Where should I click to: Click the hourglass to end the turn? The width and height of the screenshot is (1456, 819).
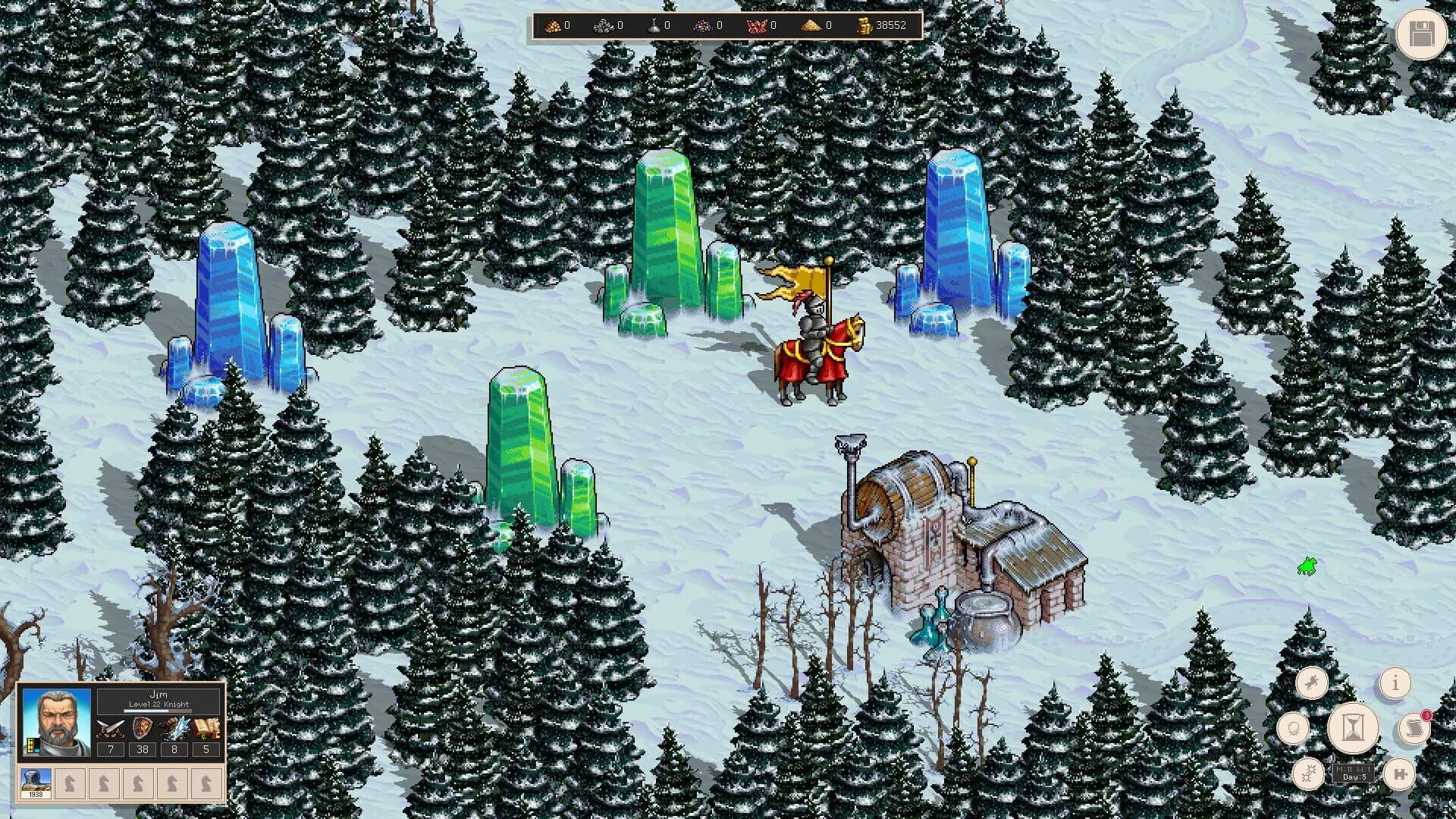coord(1353,728)
